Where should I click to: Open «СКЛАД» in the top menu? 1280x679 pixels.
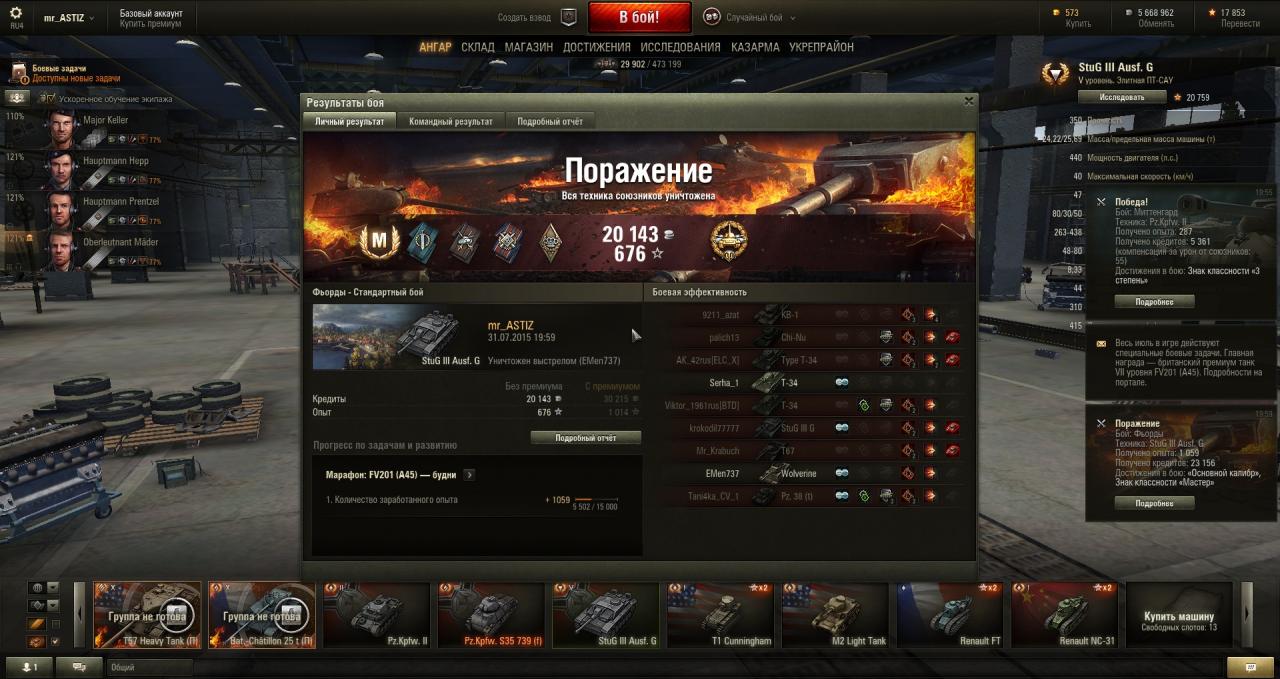(478, 47)
